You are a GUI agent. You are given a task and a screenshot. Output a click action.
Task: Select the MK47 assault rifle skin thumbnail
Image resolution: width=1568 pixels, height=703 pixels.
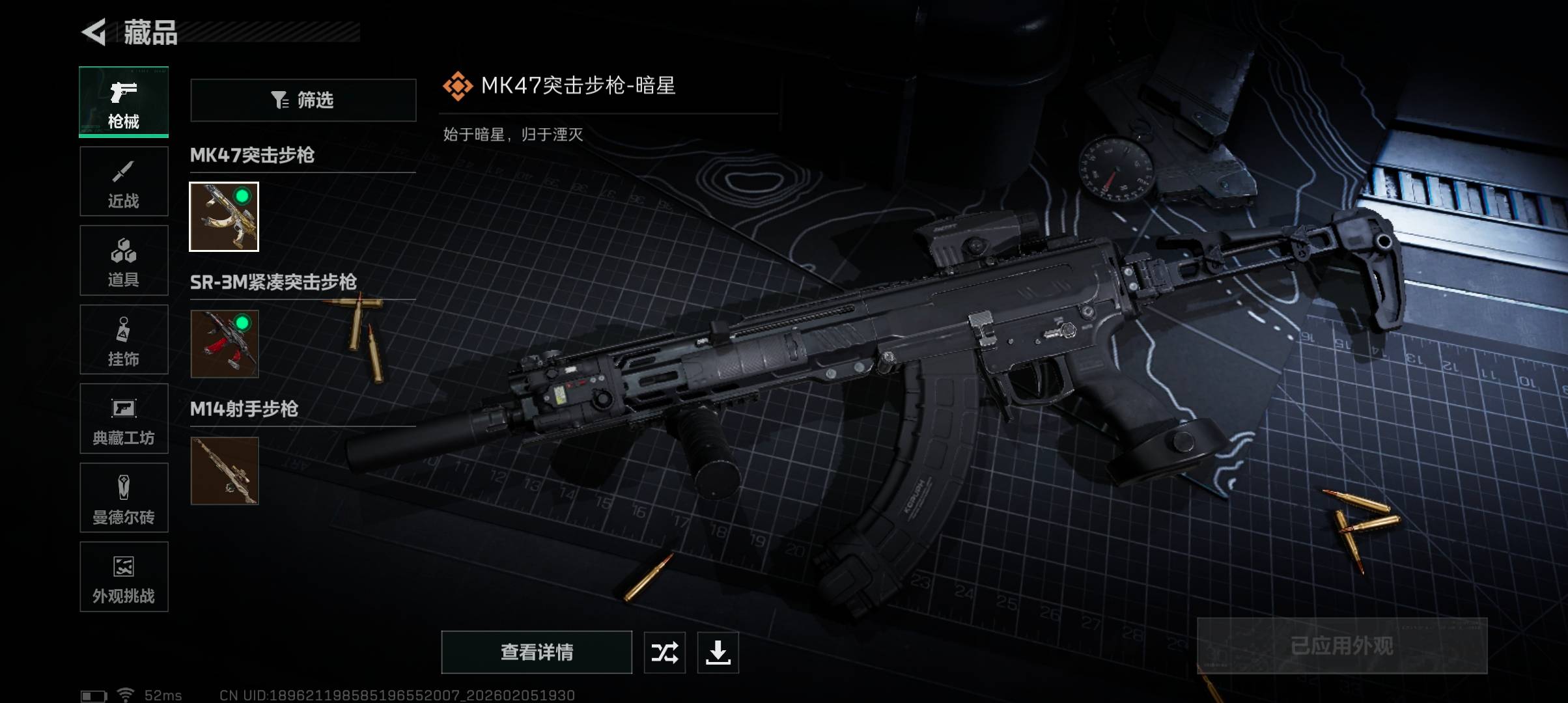click(224, 217)
